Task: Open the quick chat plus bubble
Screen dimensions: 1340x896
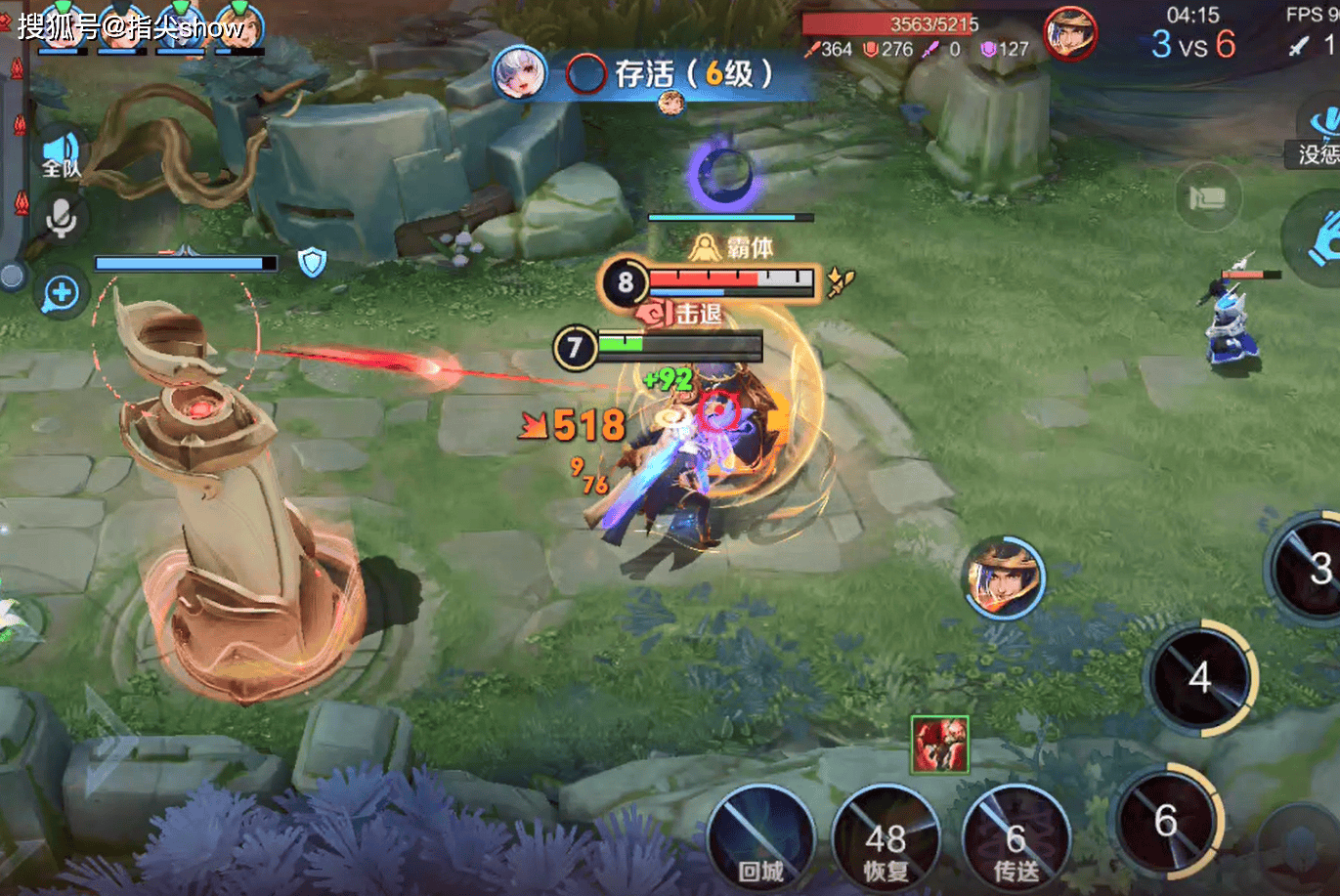Action: tap(61, 292)
